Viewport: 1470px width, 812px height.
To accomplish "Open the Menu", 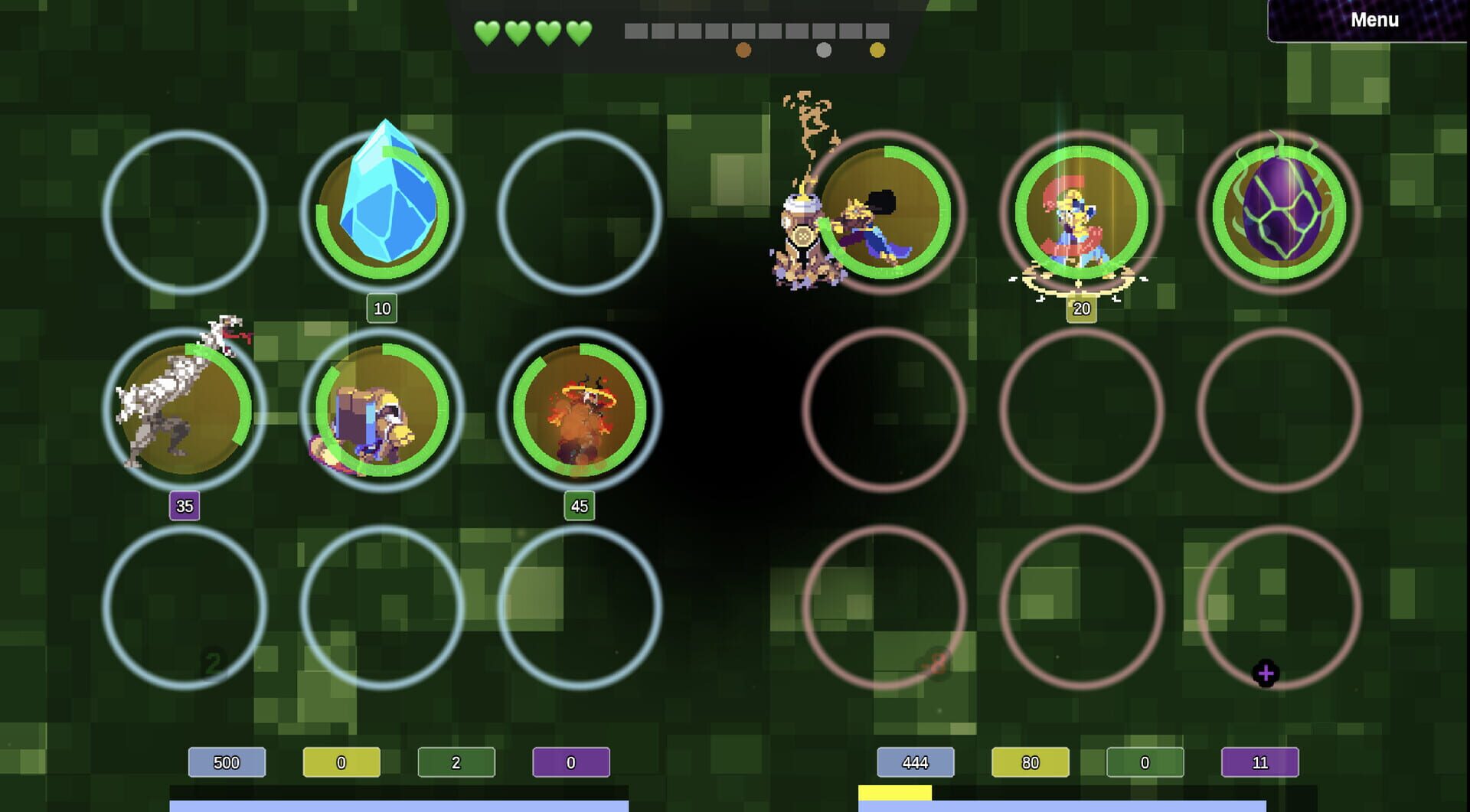I will click(1374, 20).
